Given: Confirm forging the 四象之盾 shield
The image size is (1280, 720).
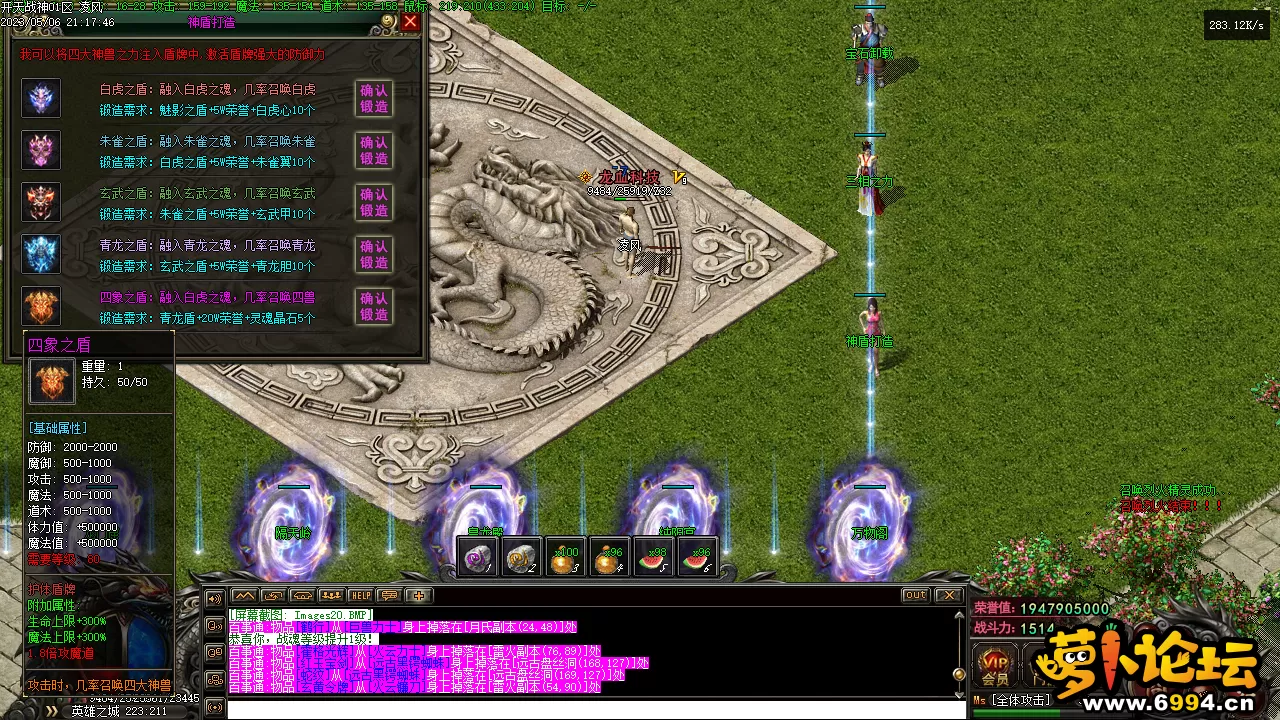Looking at the screenshot, I should coord(374,306).
